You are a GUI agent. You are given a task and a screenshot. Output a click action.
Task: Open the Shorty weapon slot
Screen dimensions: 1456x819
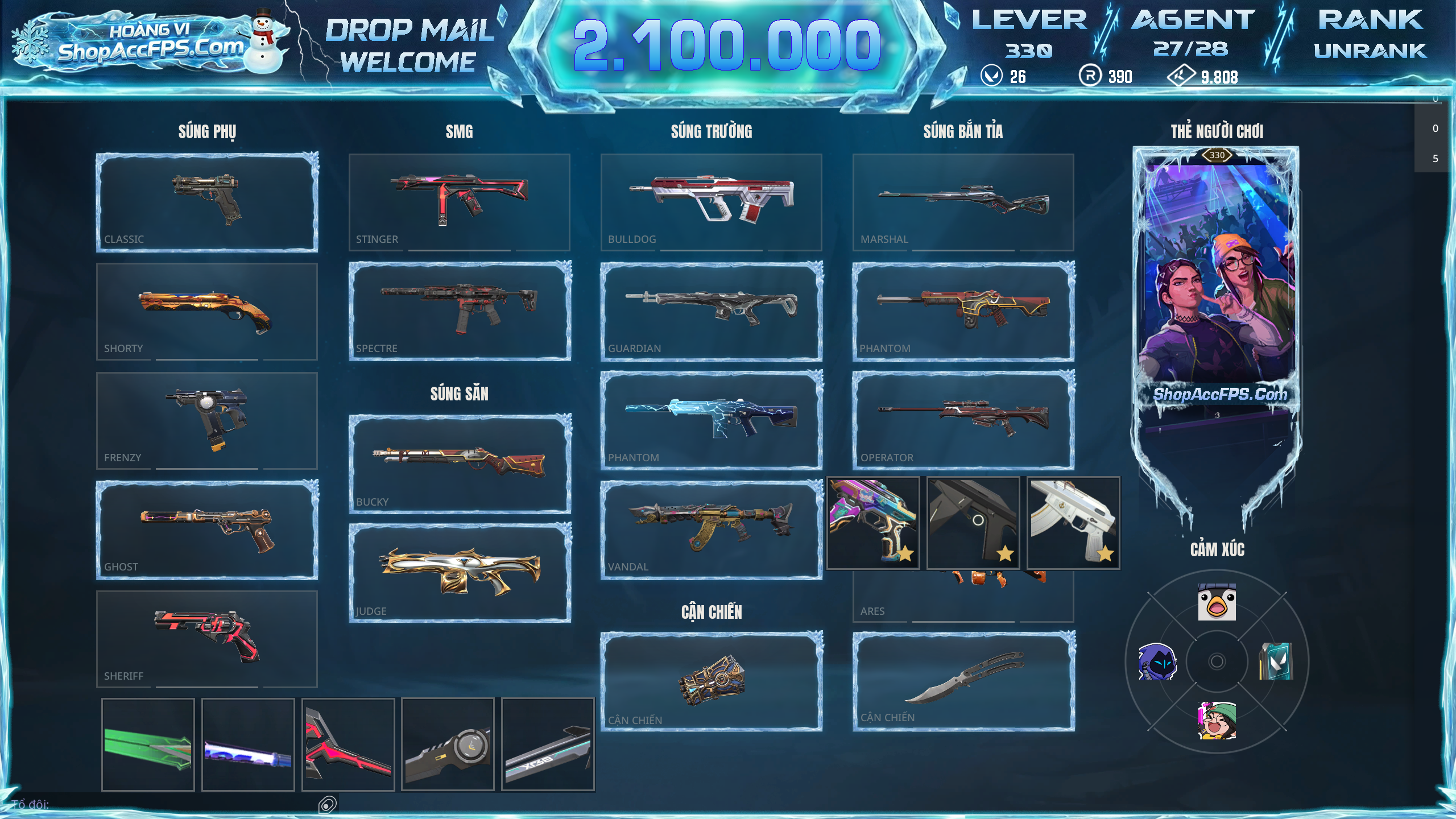207,311
